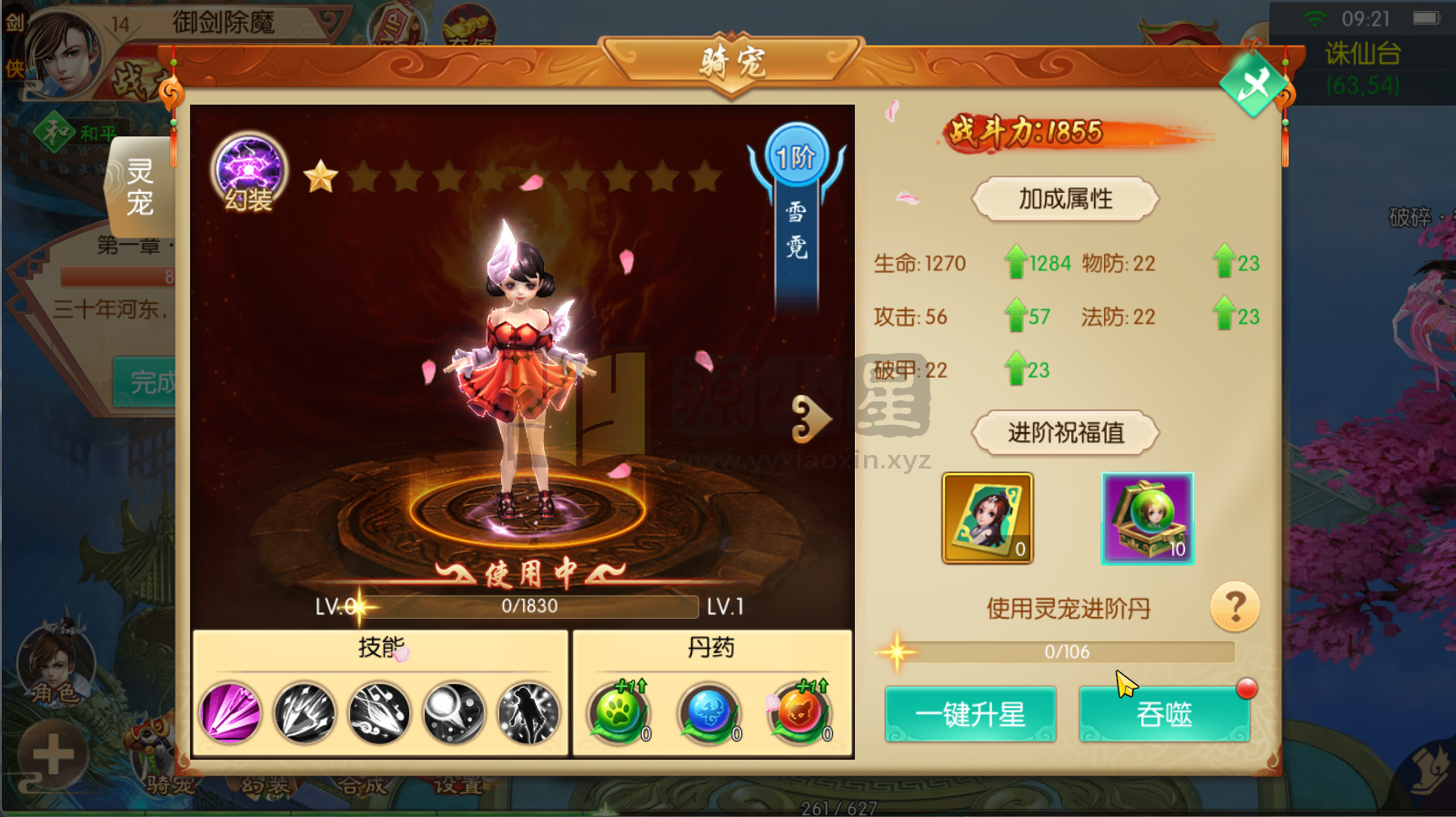Select the pink crystal shard skill icon
Image resolution: width=1456 pixels, height=817 pixels.
[x=229, y=713]
